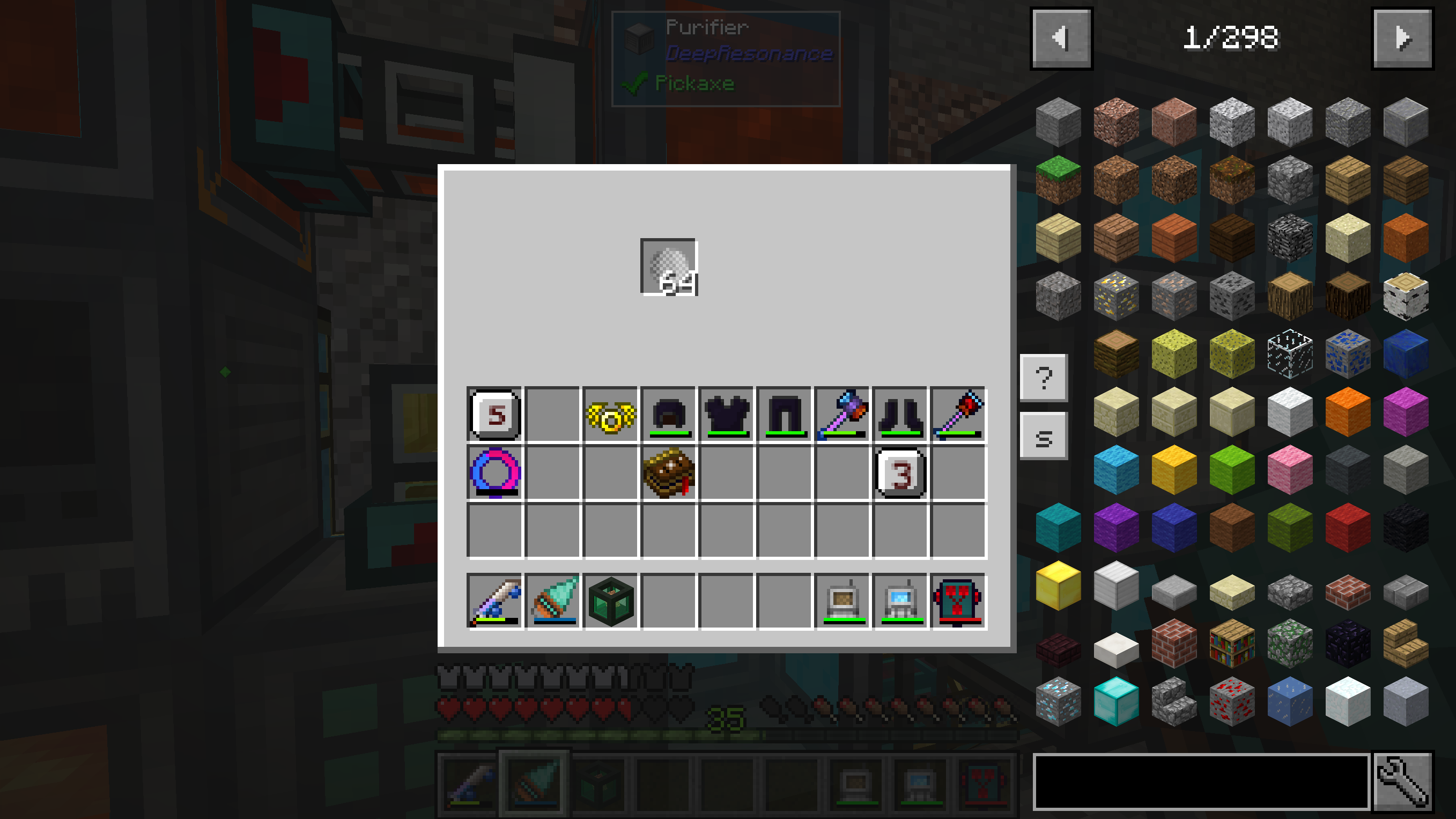Select the grass block in the item list
The image size is (1456, 819).
[1059, 180]
